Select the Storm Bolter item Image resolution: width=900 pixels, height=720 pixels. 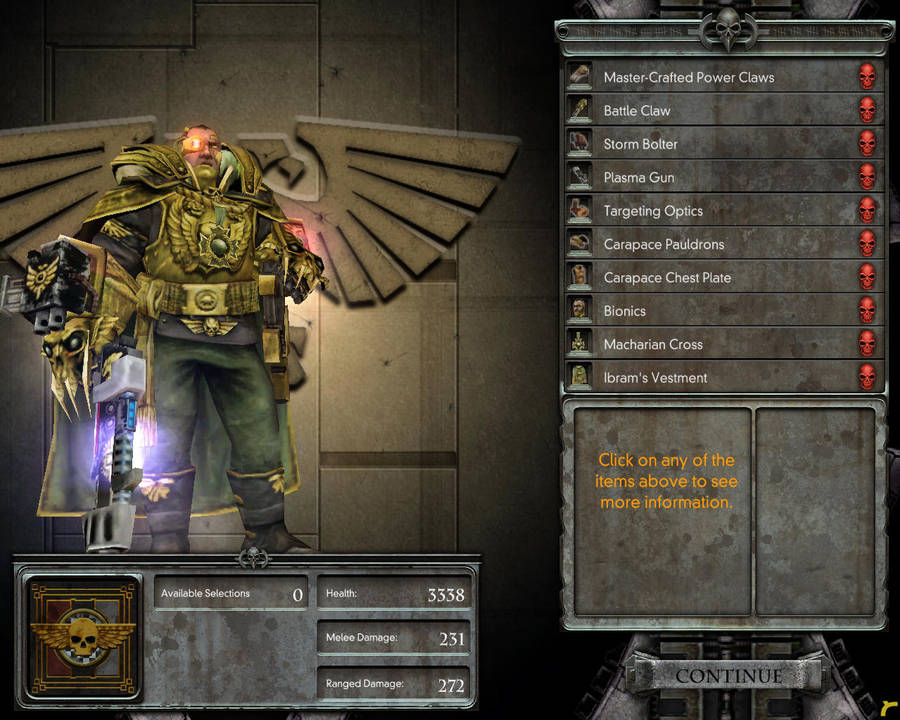tap(640, 144)
